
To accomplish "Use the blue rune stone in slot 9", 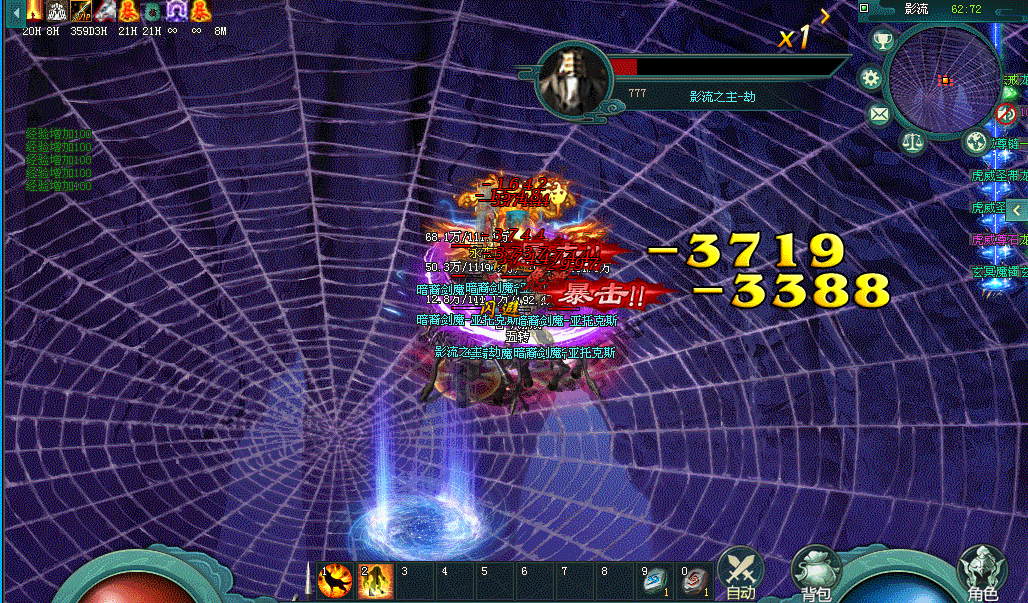I will (x=655, y=582).
